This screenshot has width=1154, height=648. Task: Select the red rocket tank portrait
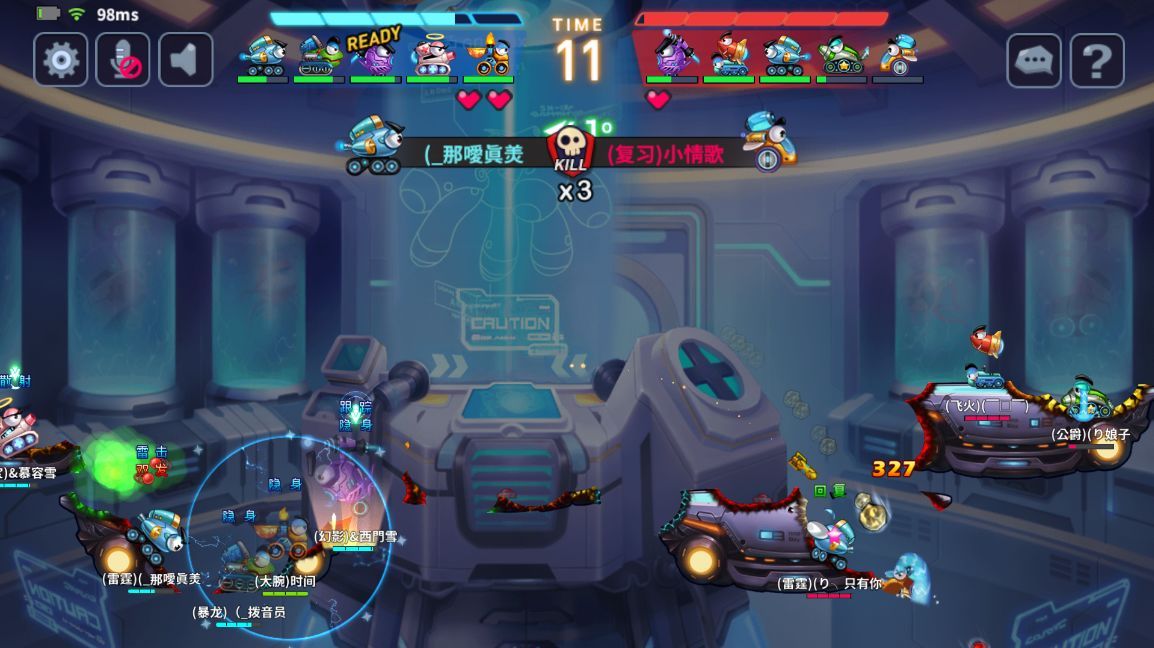729,55
